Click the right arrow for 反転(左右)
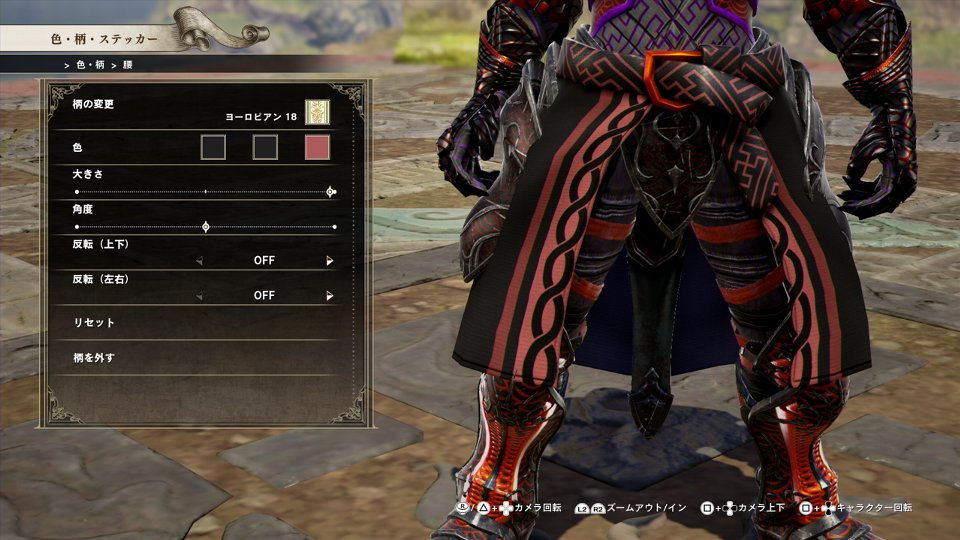Screen dimensions: 960x540 [x=329, y=296]
